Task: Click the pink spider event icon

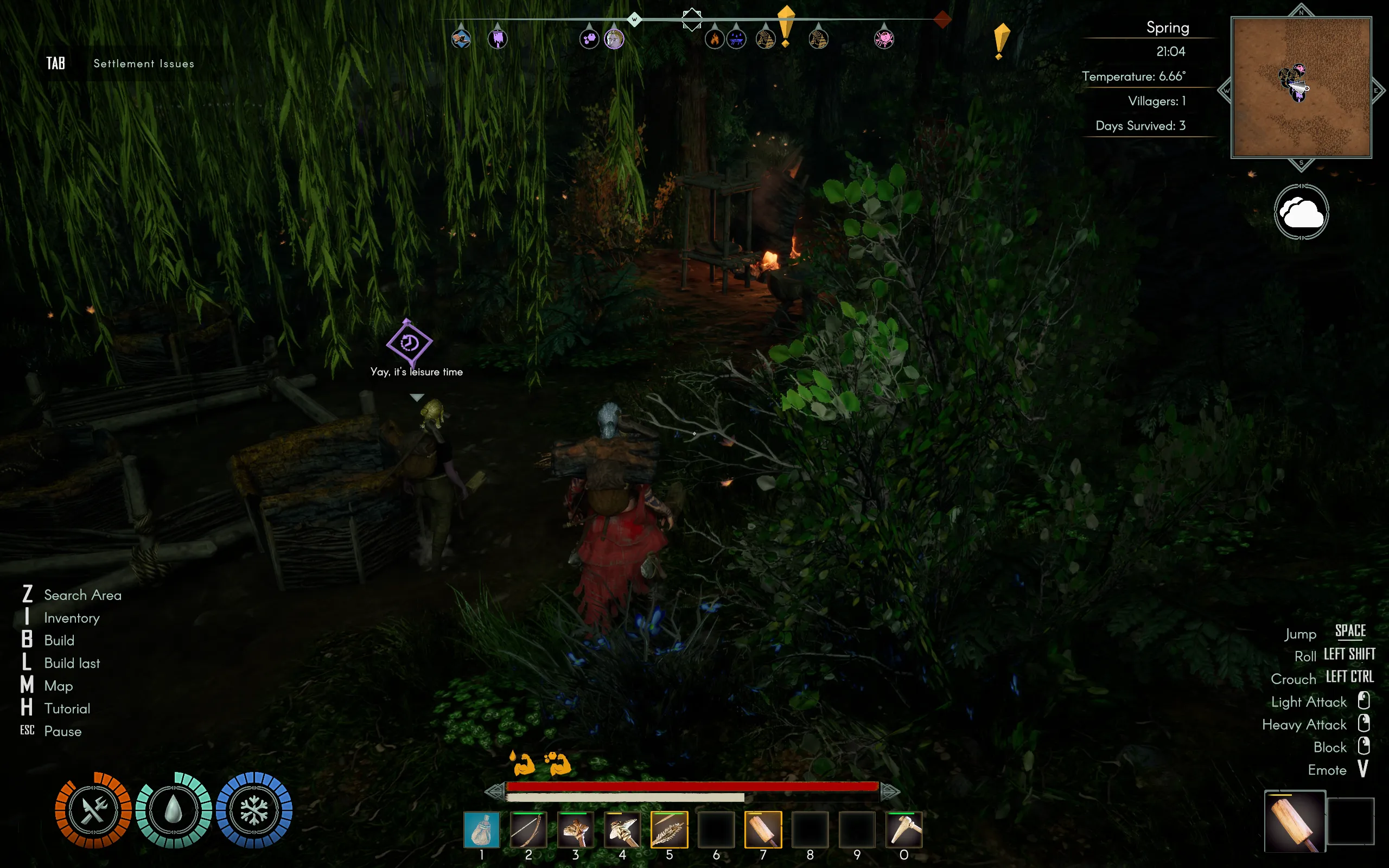Action: coord(884,39)
